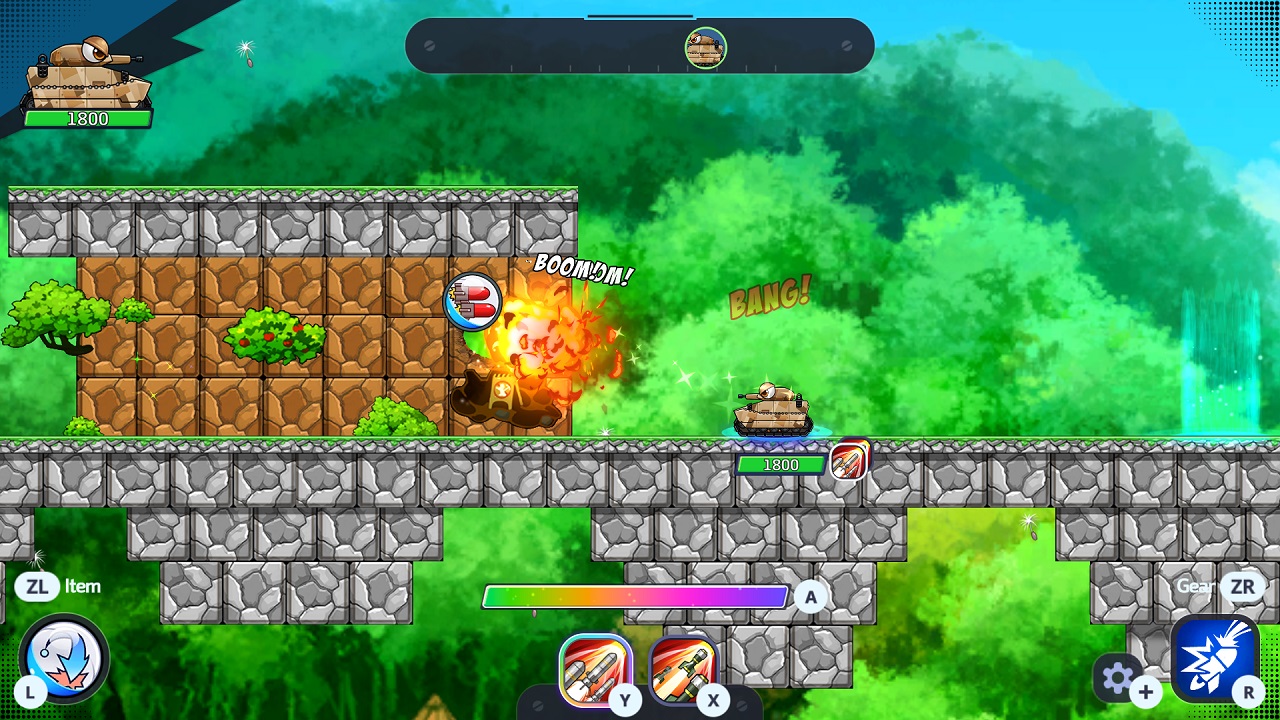
Task: Click your green health bar showing 1800
Action: [90, 119]
